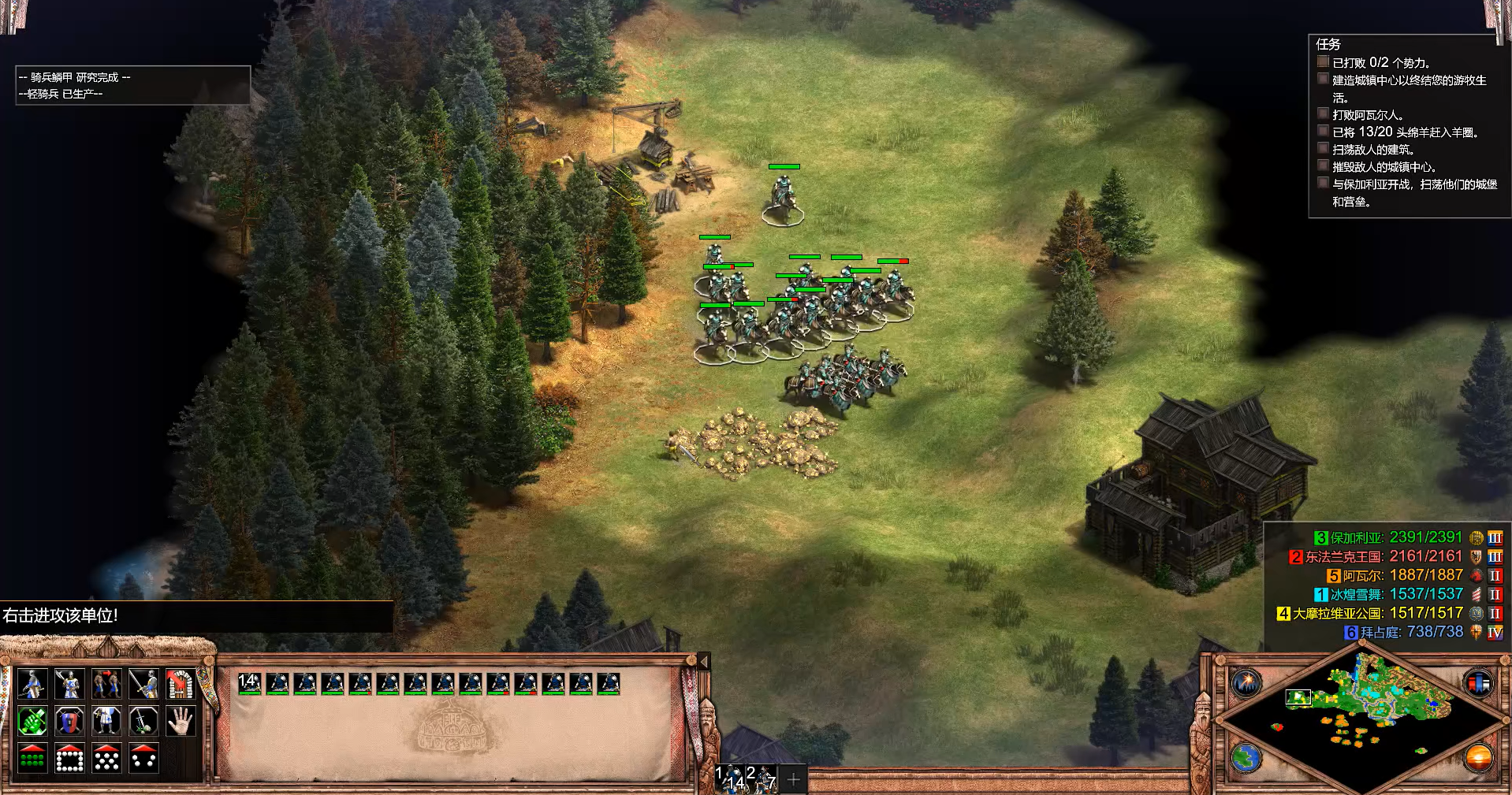
Task: Activate the flare signal button beside minimap
Action: point(1247,682)
